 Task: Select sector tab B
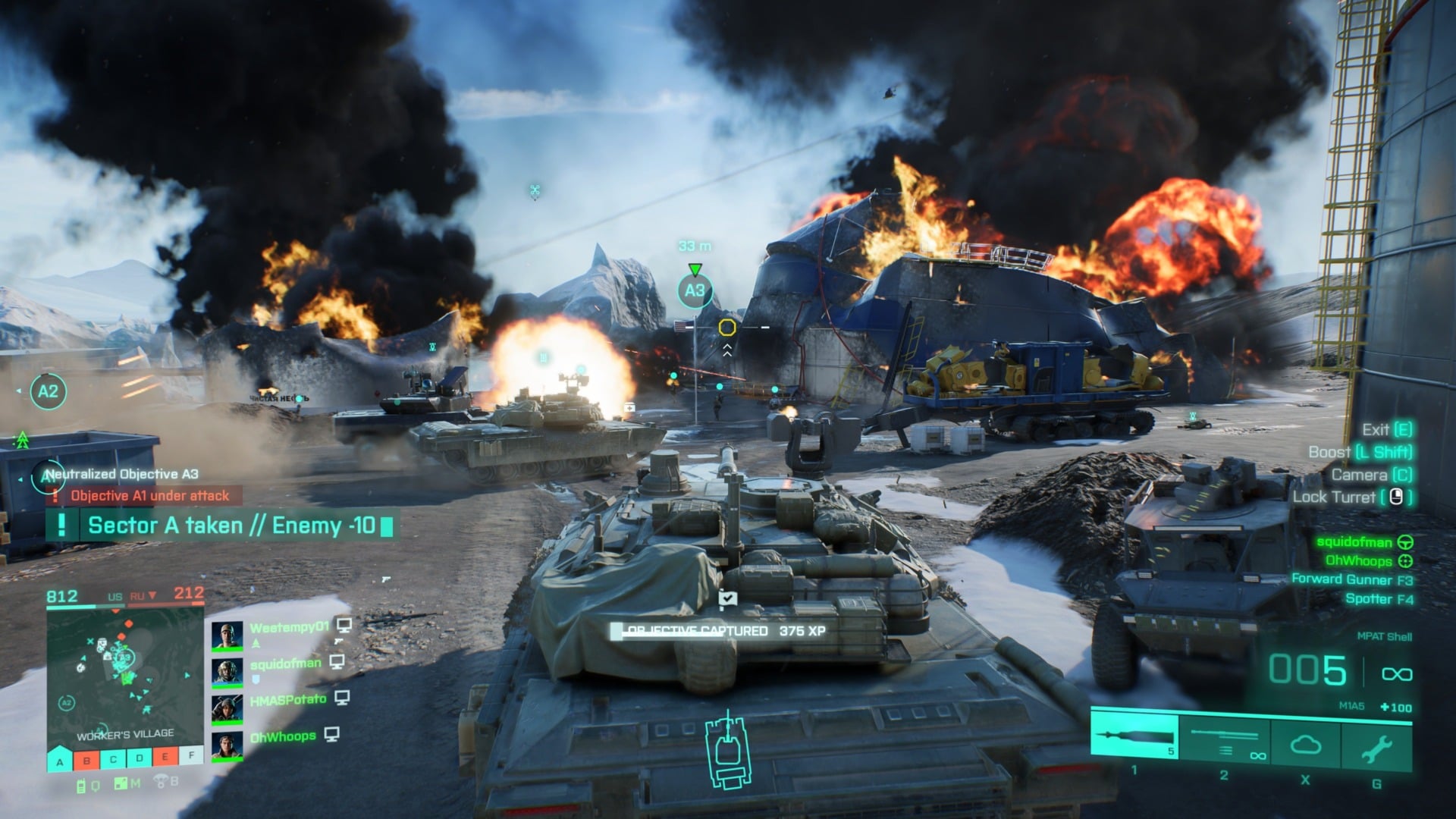pyautogui.click(x=86, y=760)
